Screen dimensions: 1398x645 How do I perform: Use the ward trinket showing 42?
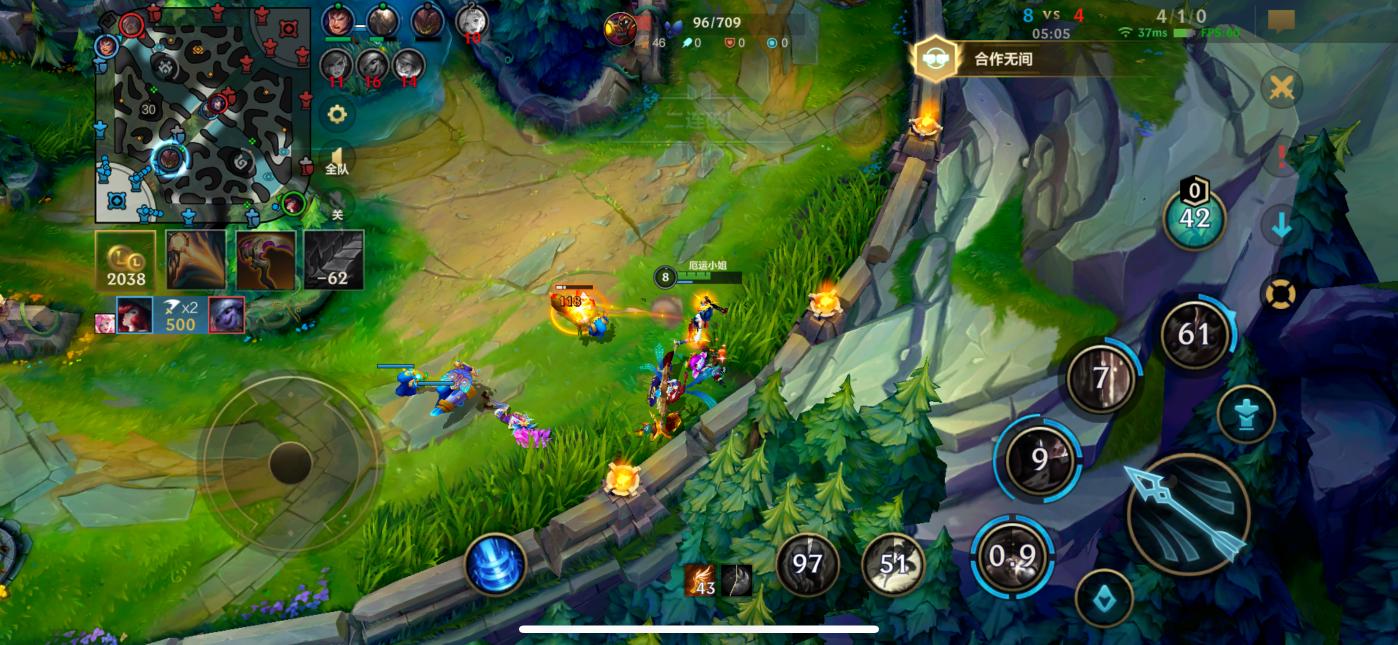tap(1195, 219)
